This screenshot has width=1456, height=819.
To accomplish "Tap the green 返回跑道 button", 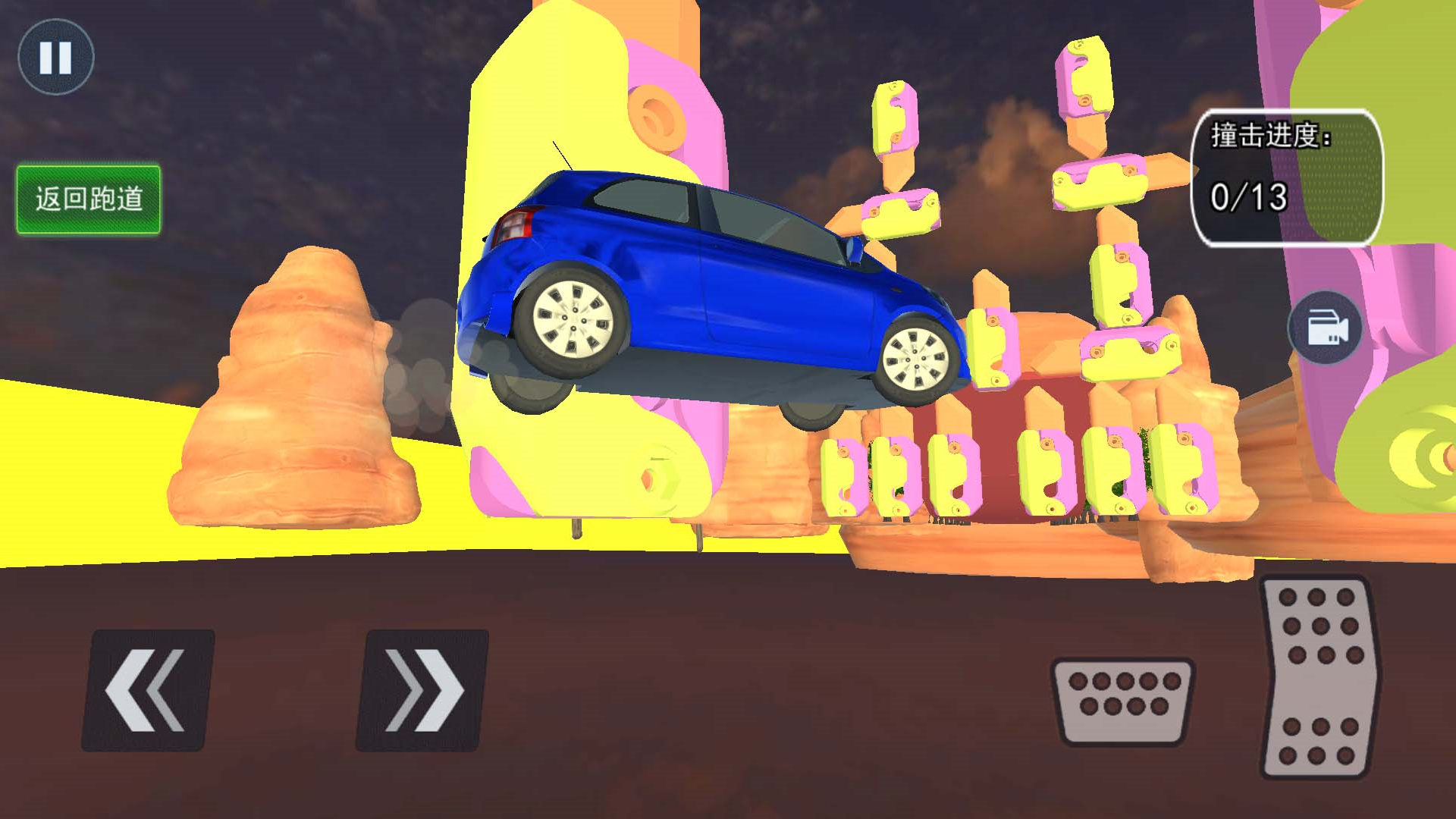I will point(89,199).
